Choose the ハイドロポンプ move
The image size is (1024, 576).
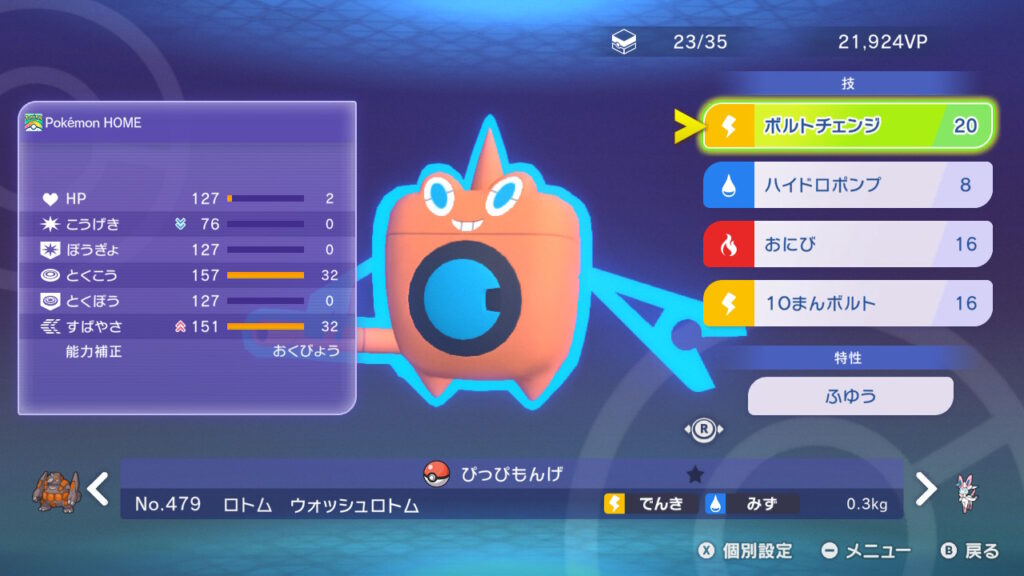pos(847,185)
